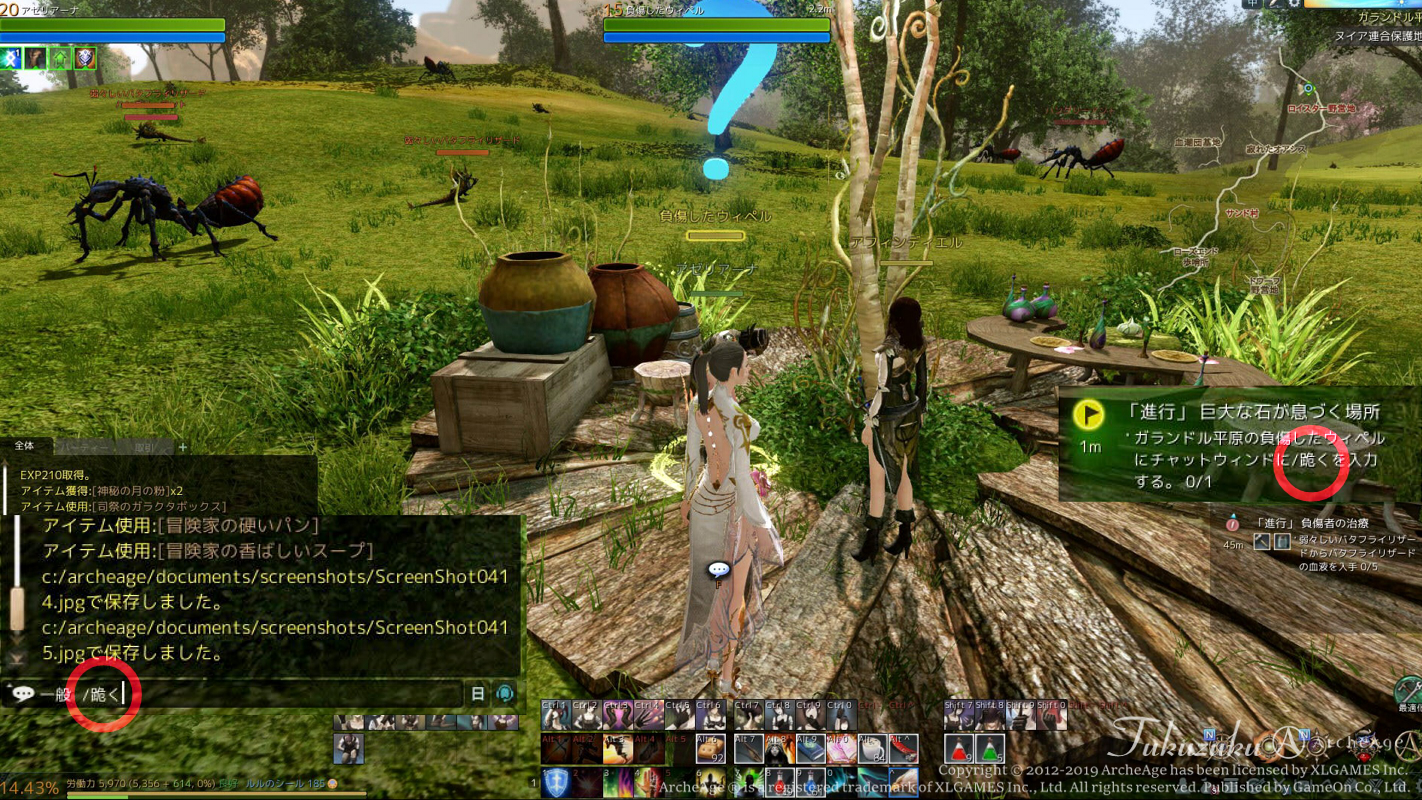Click the map pencil edit icon beside the minimap

click(x=1276, y=6)
